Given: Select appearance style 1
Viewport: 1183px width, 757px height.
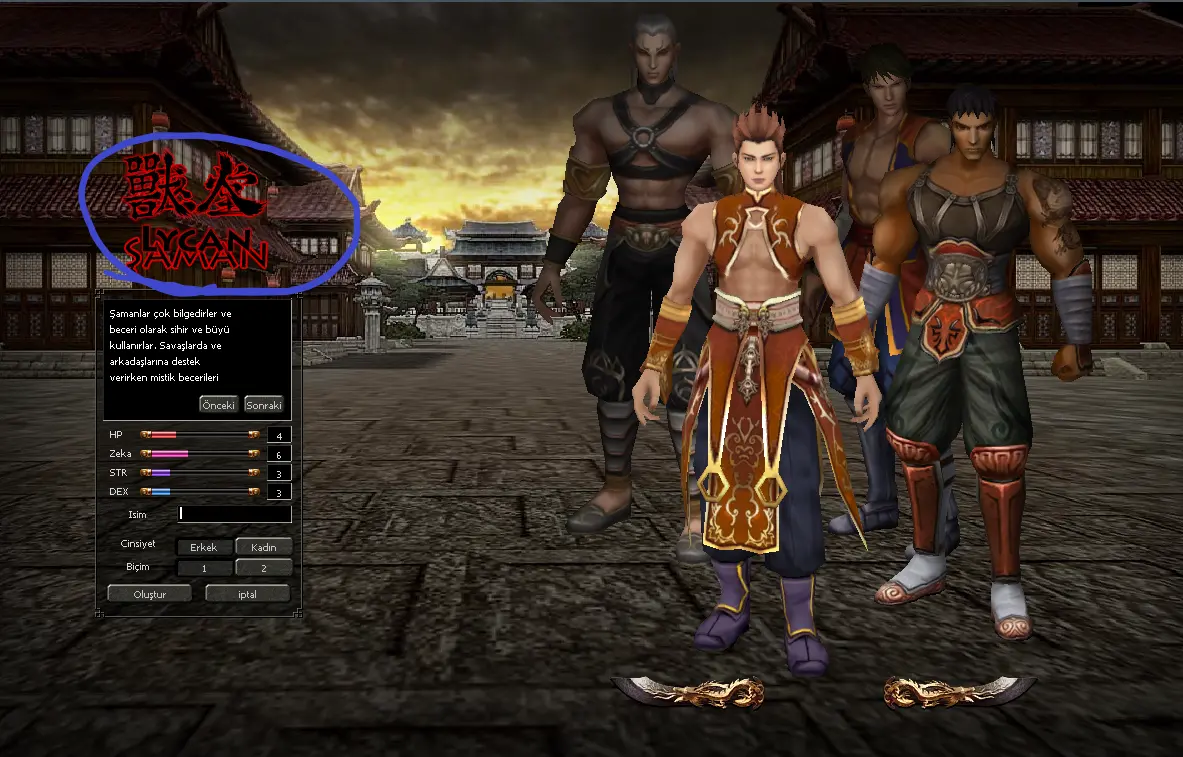Looking at the screenshot, I should pyautogui.click(x=204, y=568).
